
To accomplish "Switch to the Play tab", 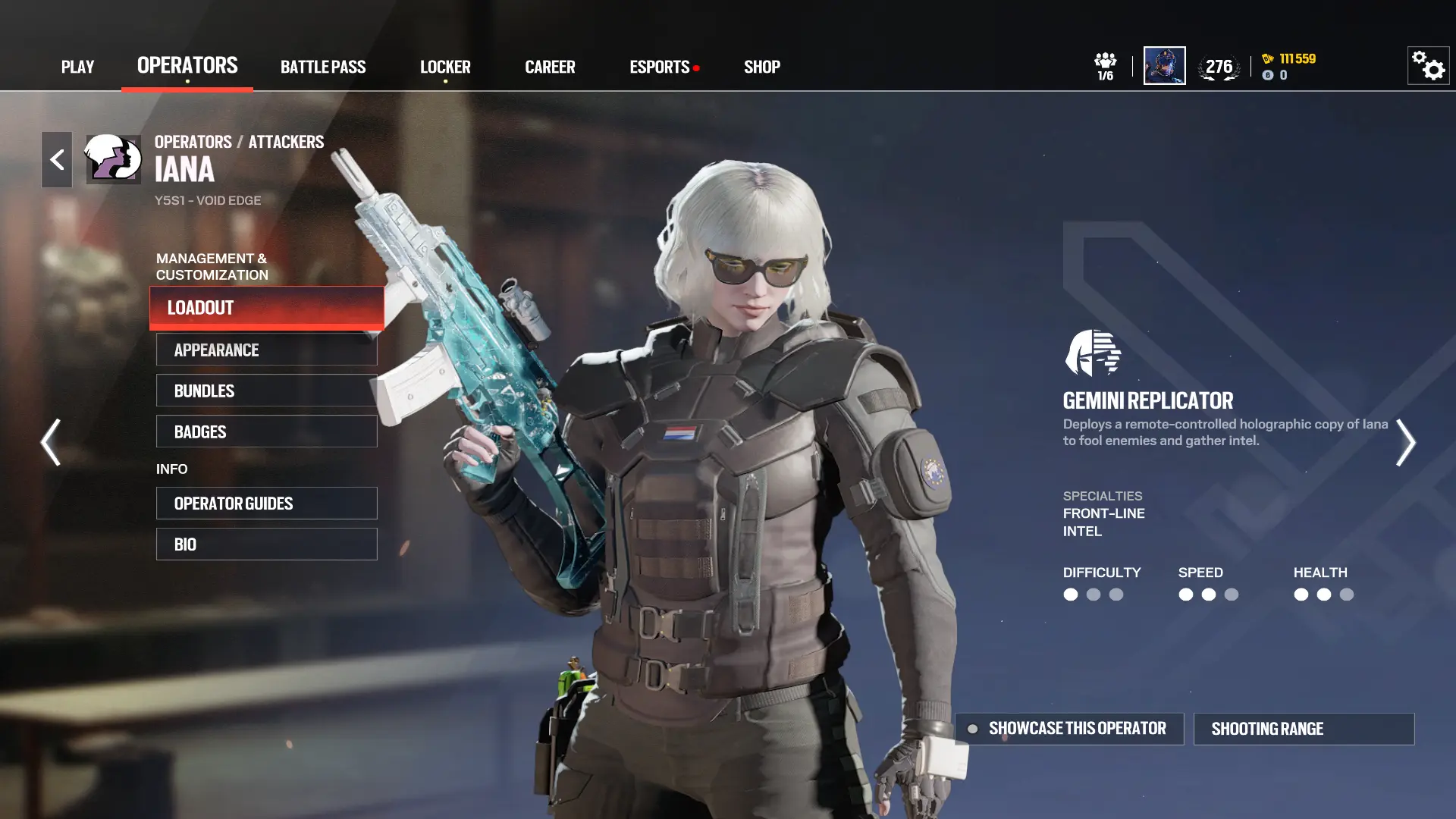I will point(77,67).
